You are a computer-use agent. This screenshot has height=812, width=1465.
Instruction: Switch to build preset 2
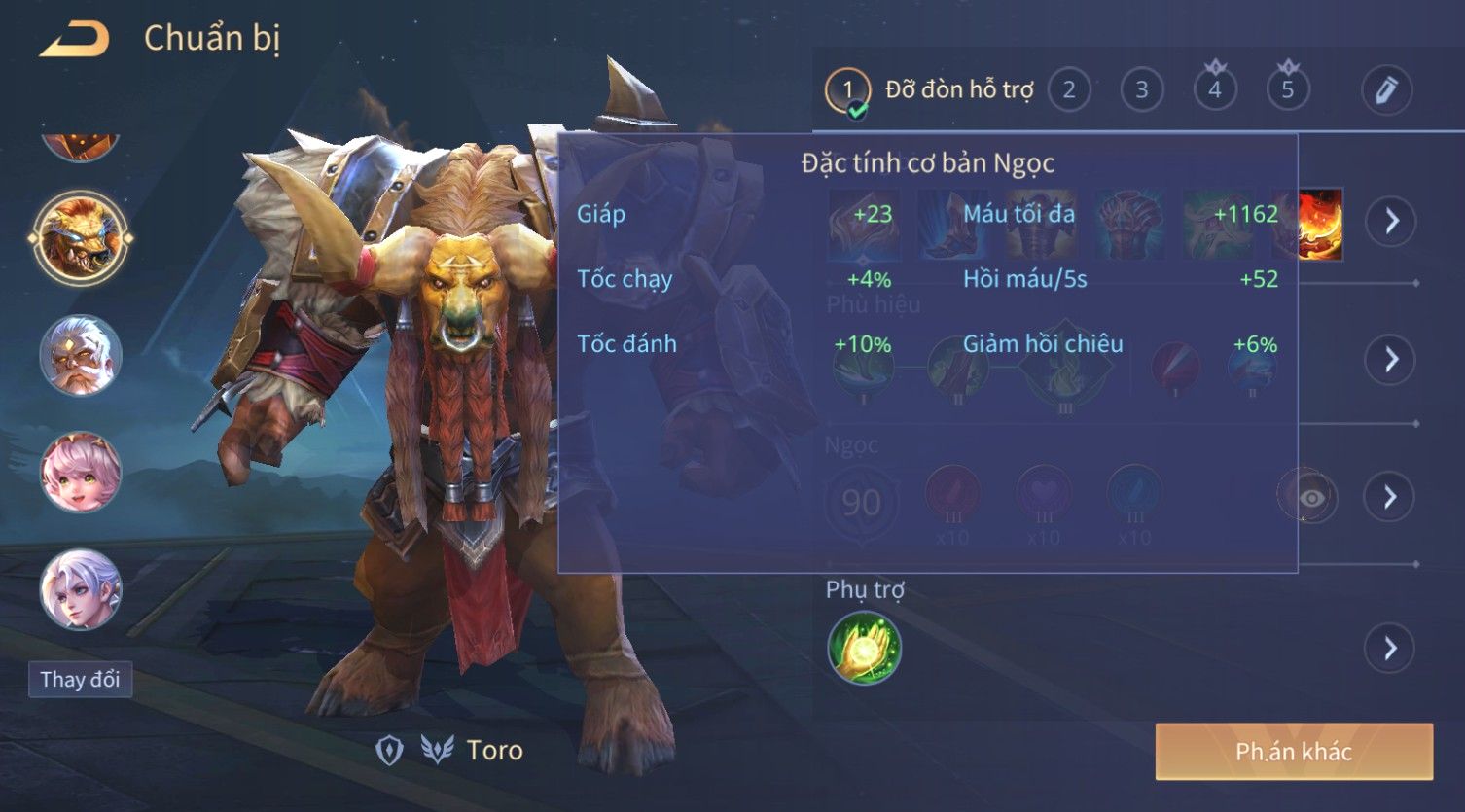(x=1069, y=90)
